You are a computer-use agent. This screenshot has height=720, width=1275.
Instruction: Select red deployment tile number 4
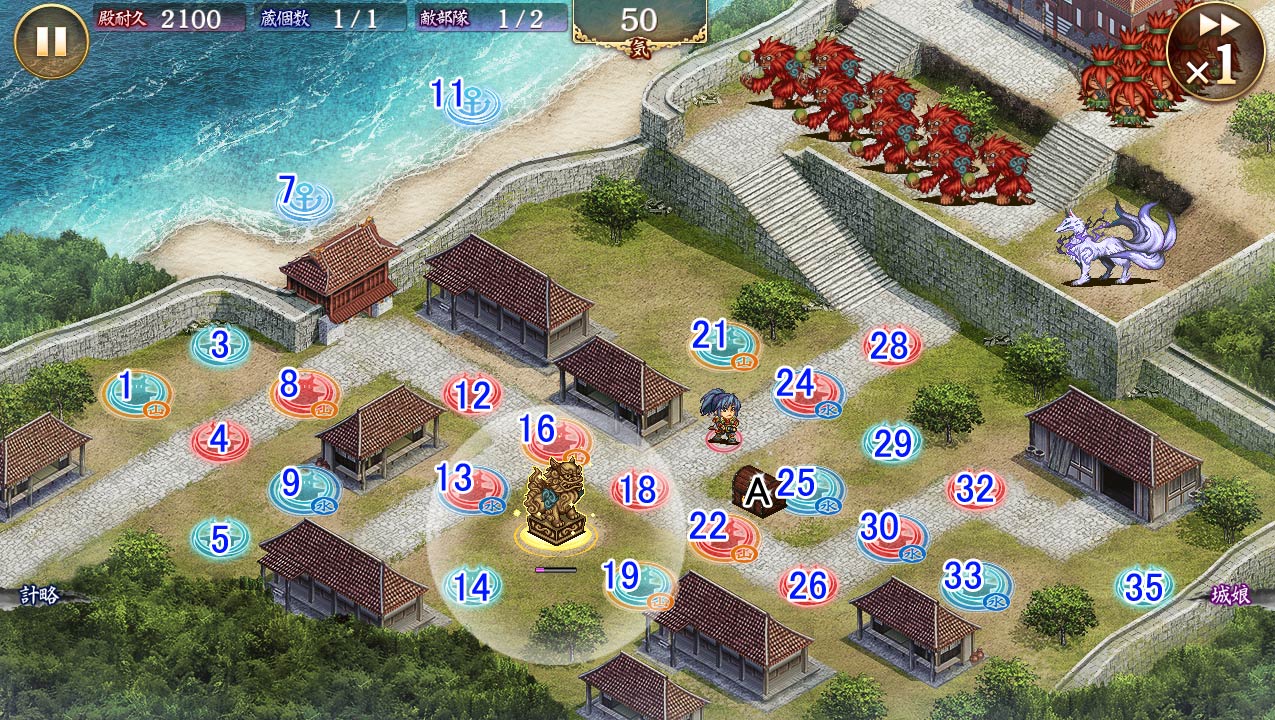pyautogui.click(x=220, y=440)
